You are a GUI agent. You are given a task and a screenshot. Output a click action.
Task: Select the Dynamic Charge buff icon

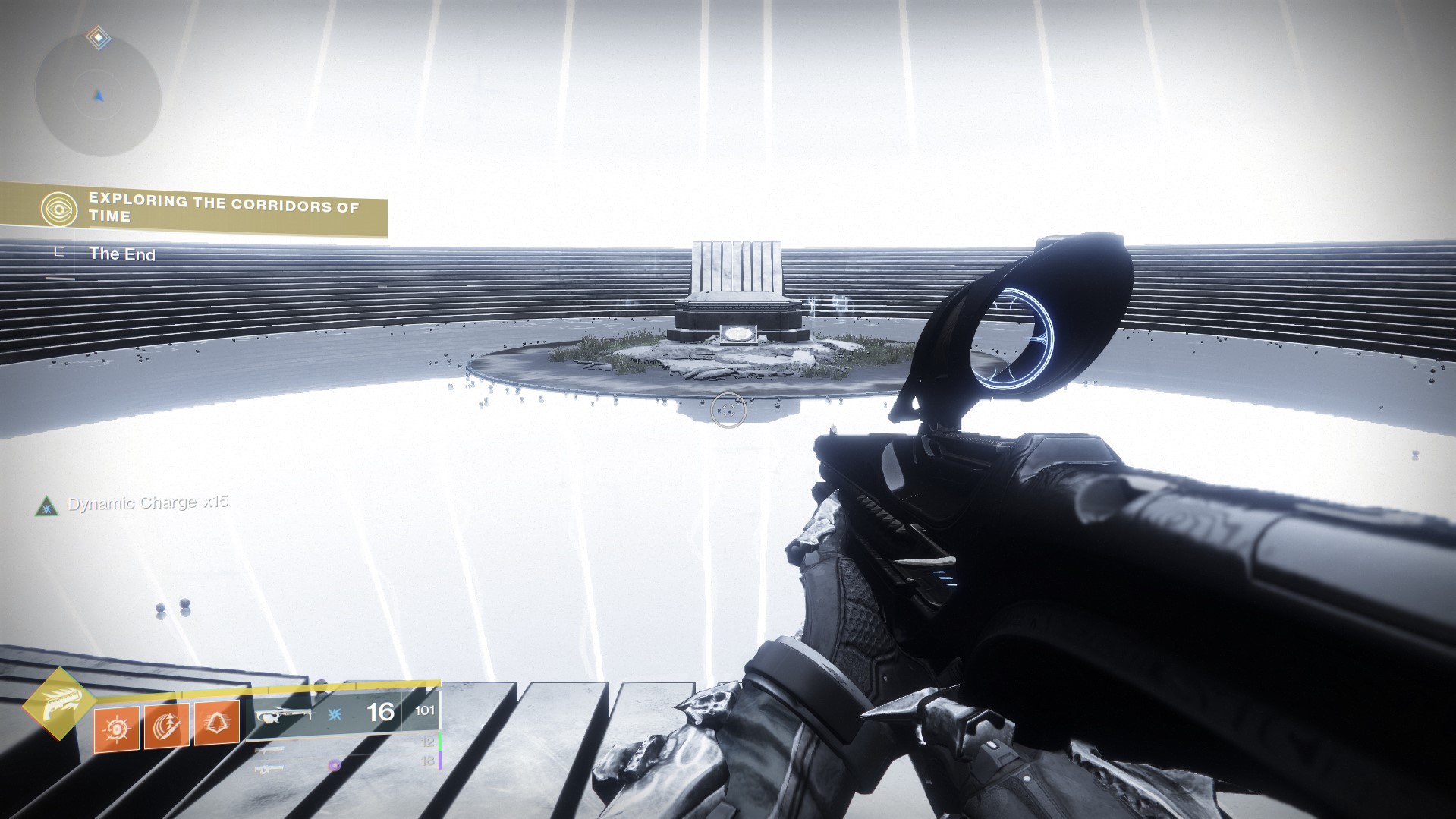[47, 506]
